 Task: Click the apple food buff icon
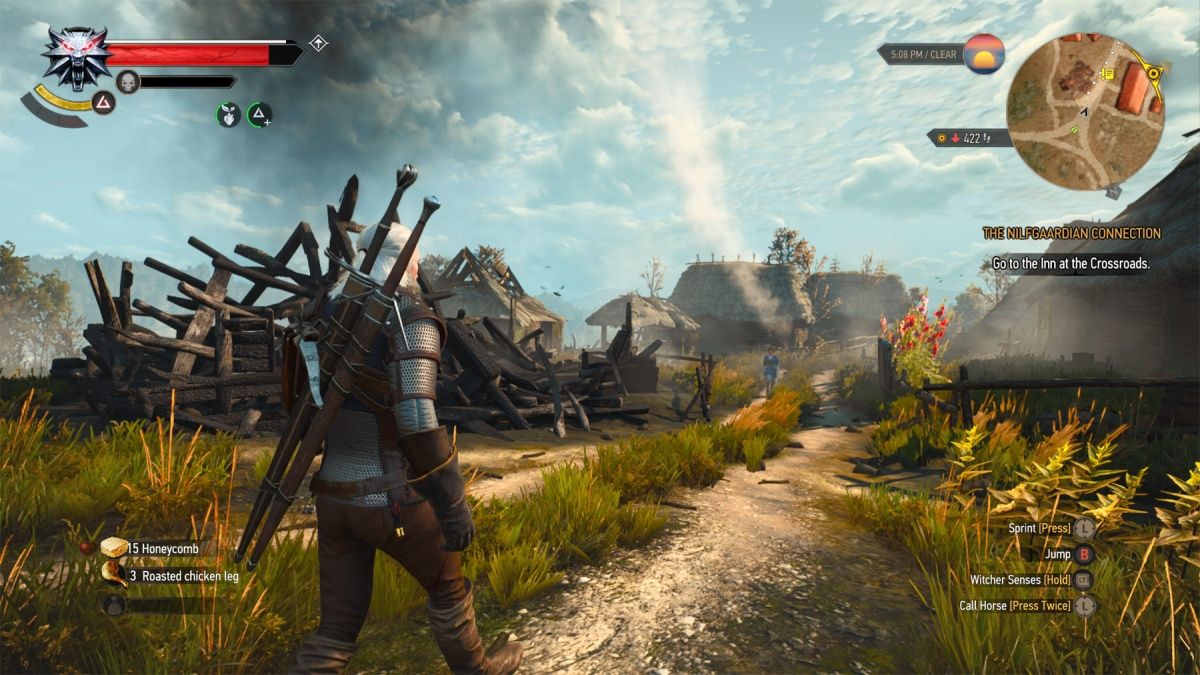pos(229,115)
